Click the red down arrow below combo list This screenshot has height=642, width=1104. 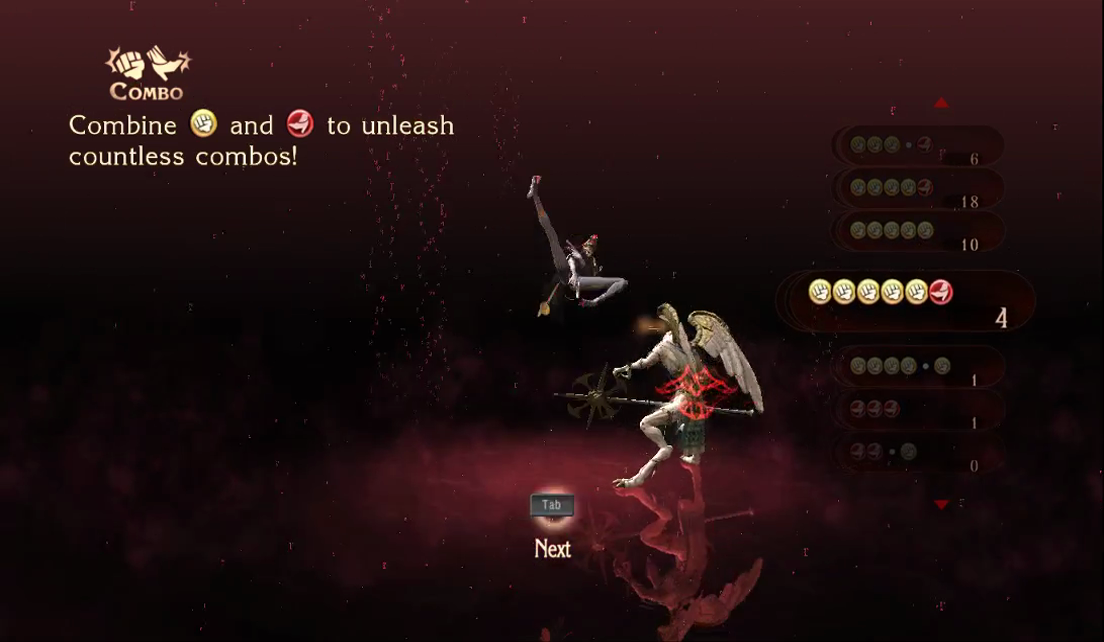tap(941, 505)
